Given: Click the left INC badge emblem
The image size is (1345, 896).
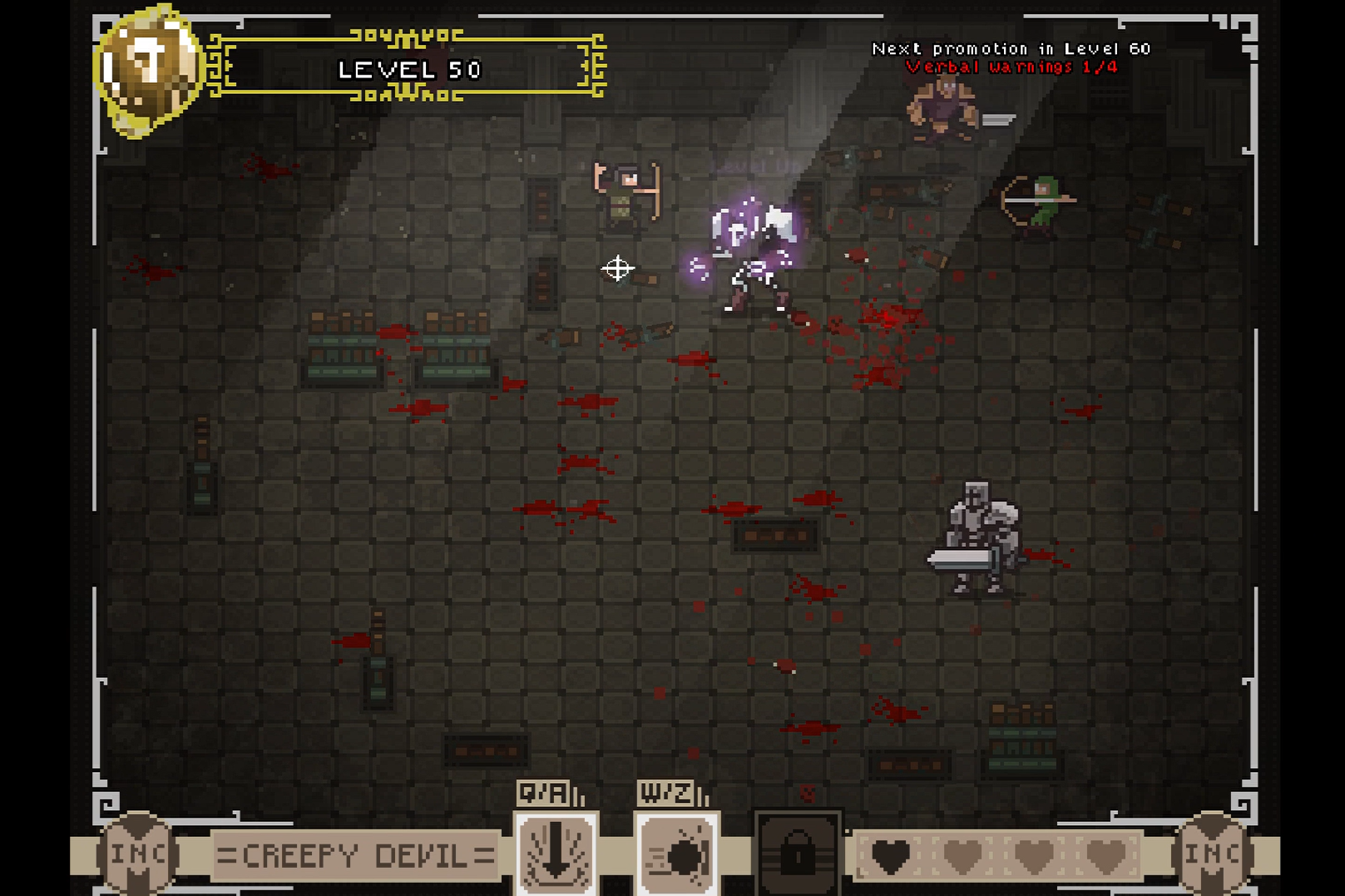Looking at the screenshot, I should (x=136, y=854).
